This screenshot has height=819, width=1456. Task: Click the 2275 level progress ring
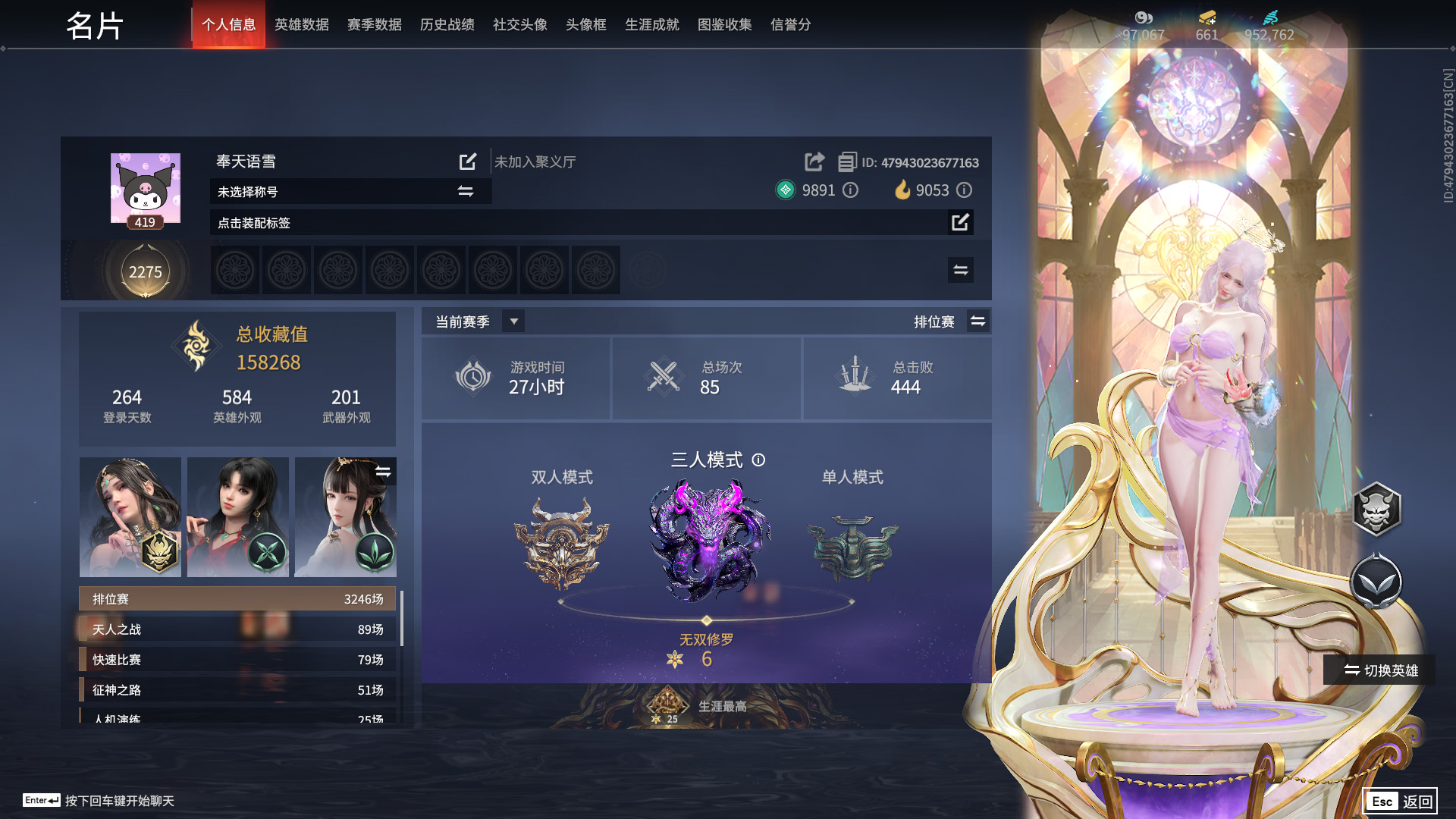pos(145,271)
